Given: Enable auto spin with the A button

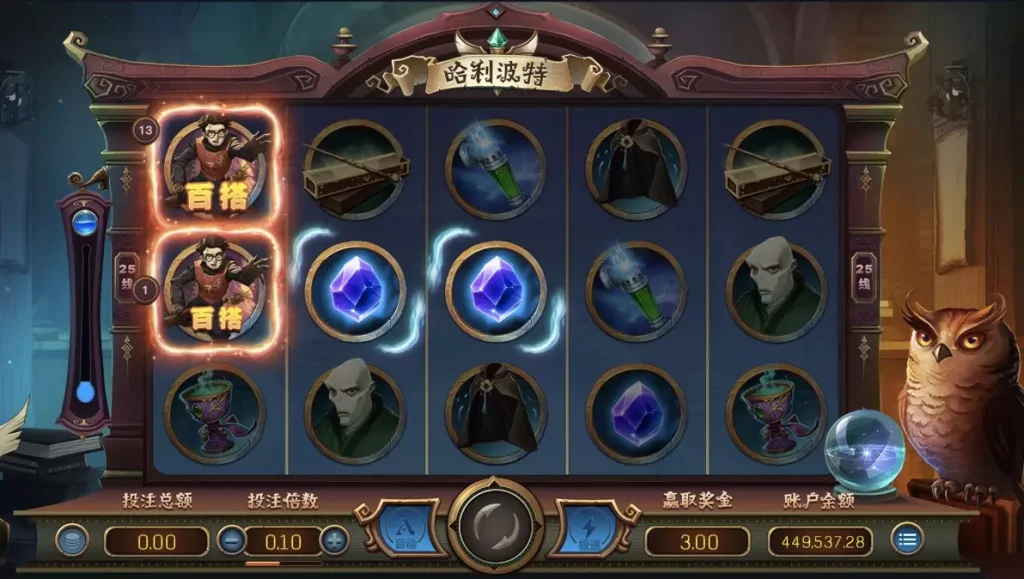Looking at the screenshot, I should click(x=406, y=527).
